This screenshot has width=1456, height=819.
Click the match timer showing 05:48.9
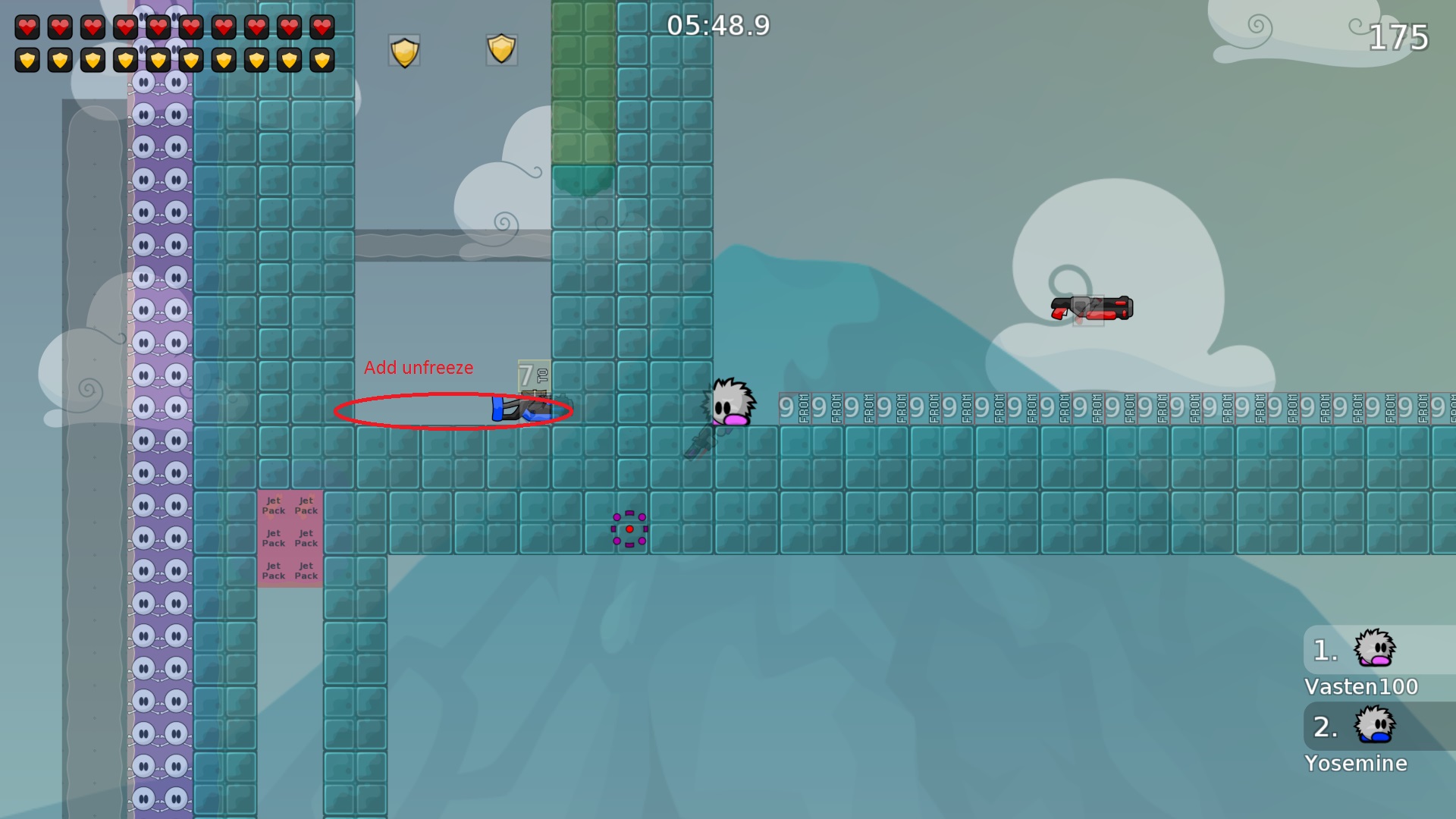(716, 27)
